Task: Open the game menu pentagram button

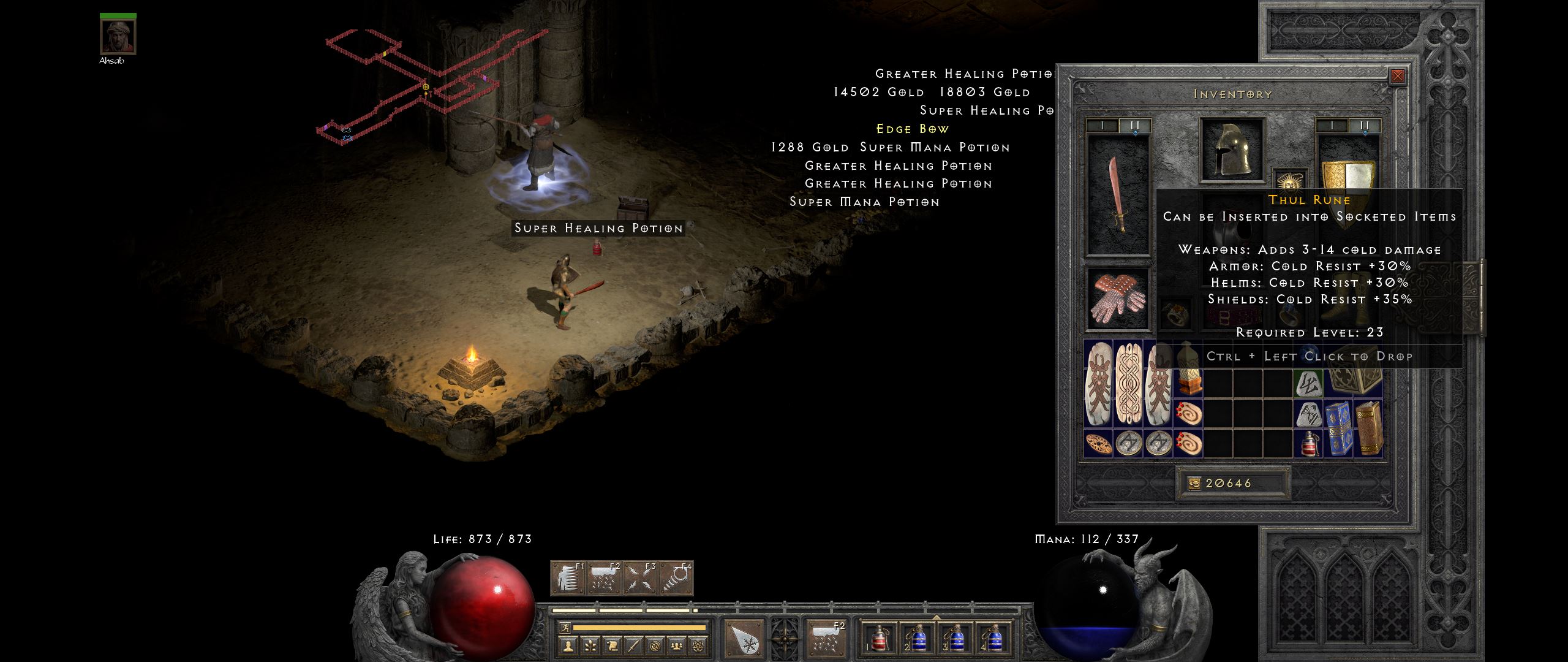Action: [698, 645]
